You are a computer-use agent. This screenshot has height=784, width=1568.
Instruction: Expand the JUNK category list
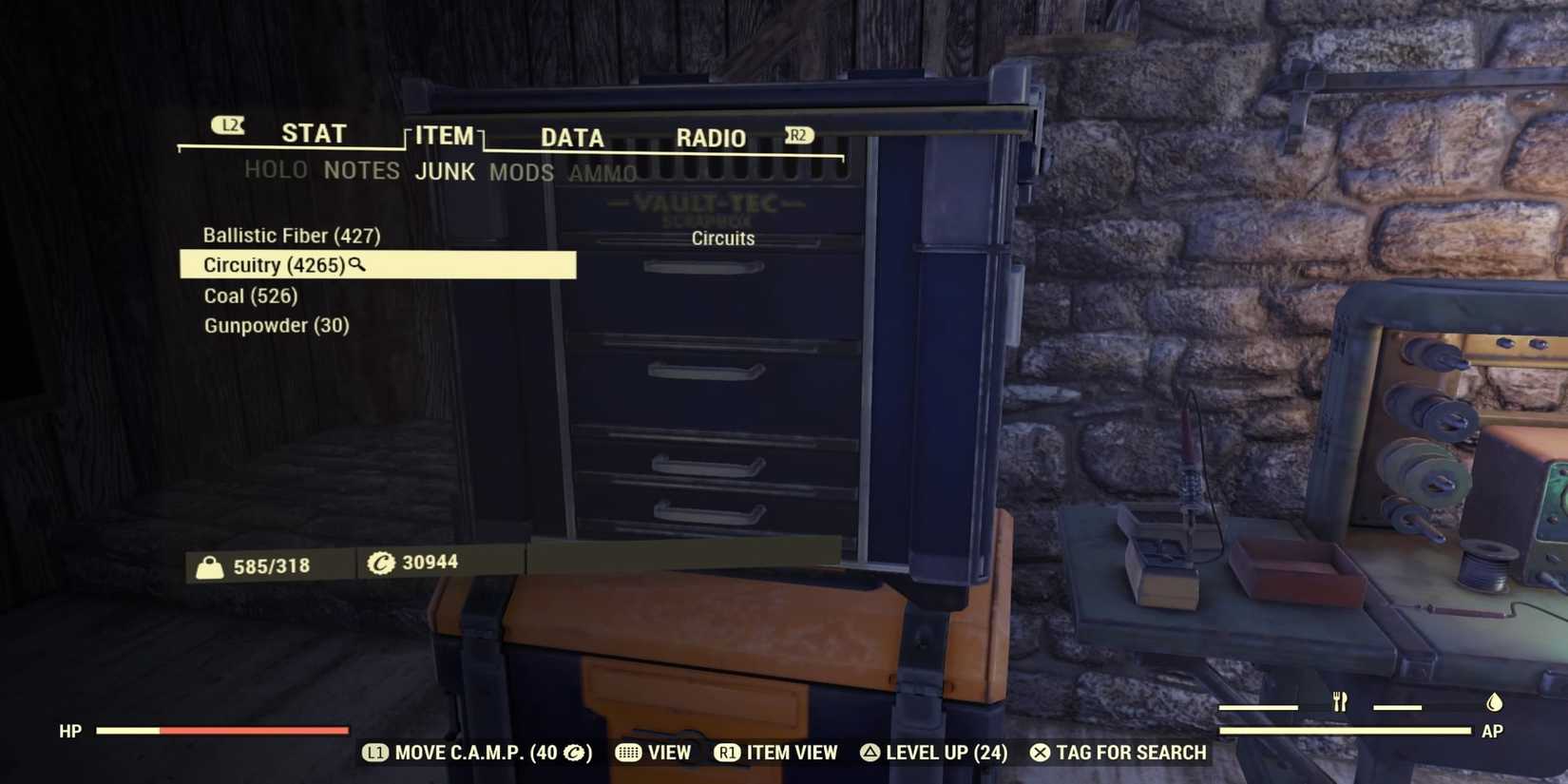click(446, 172)
